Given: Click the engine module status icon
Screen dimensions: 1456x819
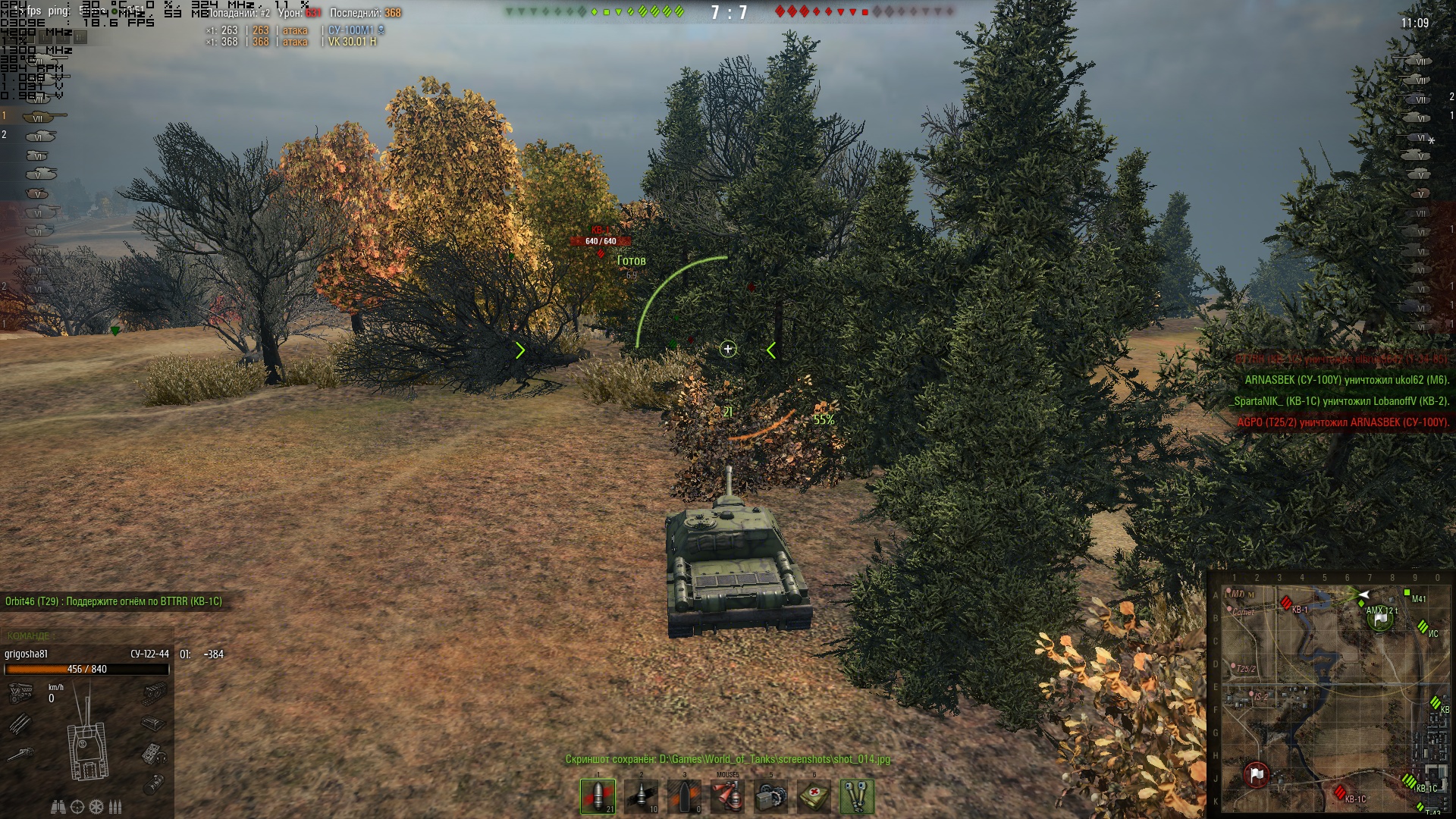Looking at the screenshot, I should point(20,692).
